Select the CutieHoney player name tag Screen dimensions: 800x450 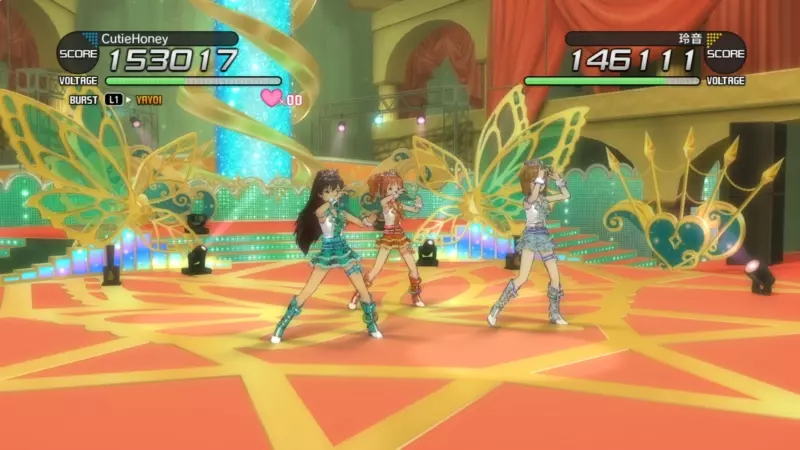tap(136, 39)
